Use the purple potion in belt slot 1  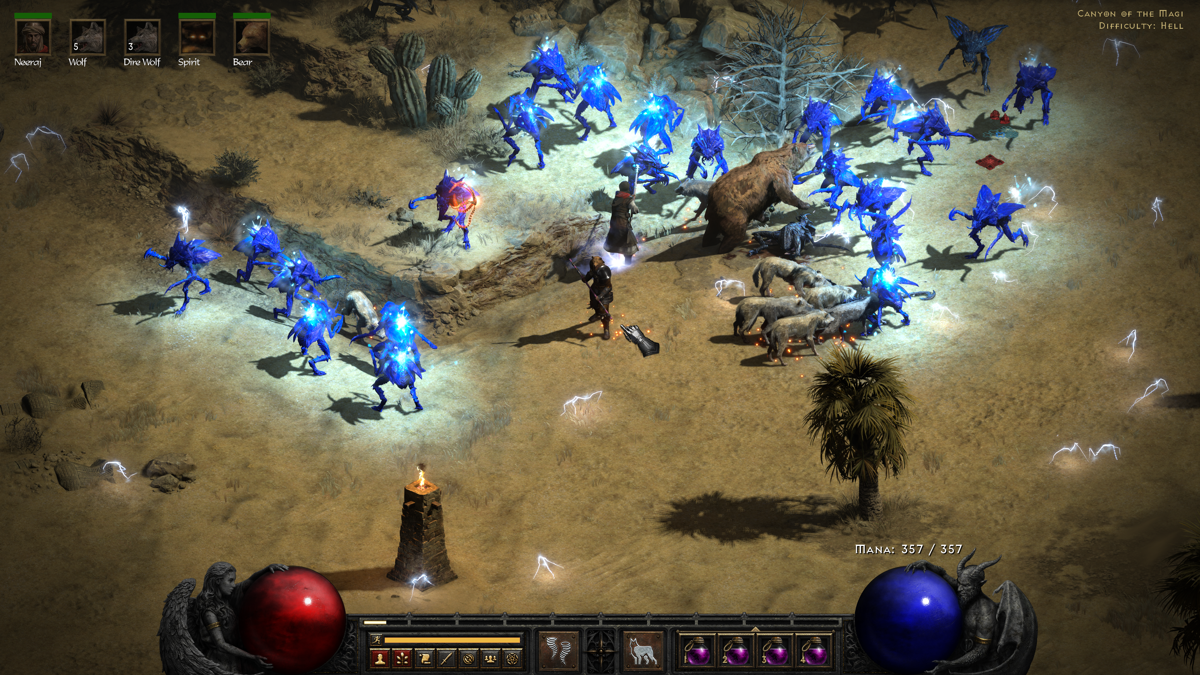697,652
